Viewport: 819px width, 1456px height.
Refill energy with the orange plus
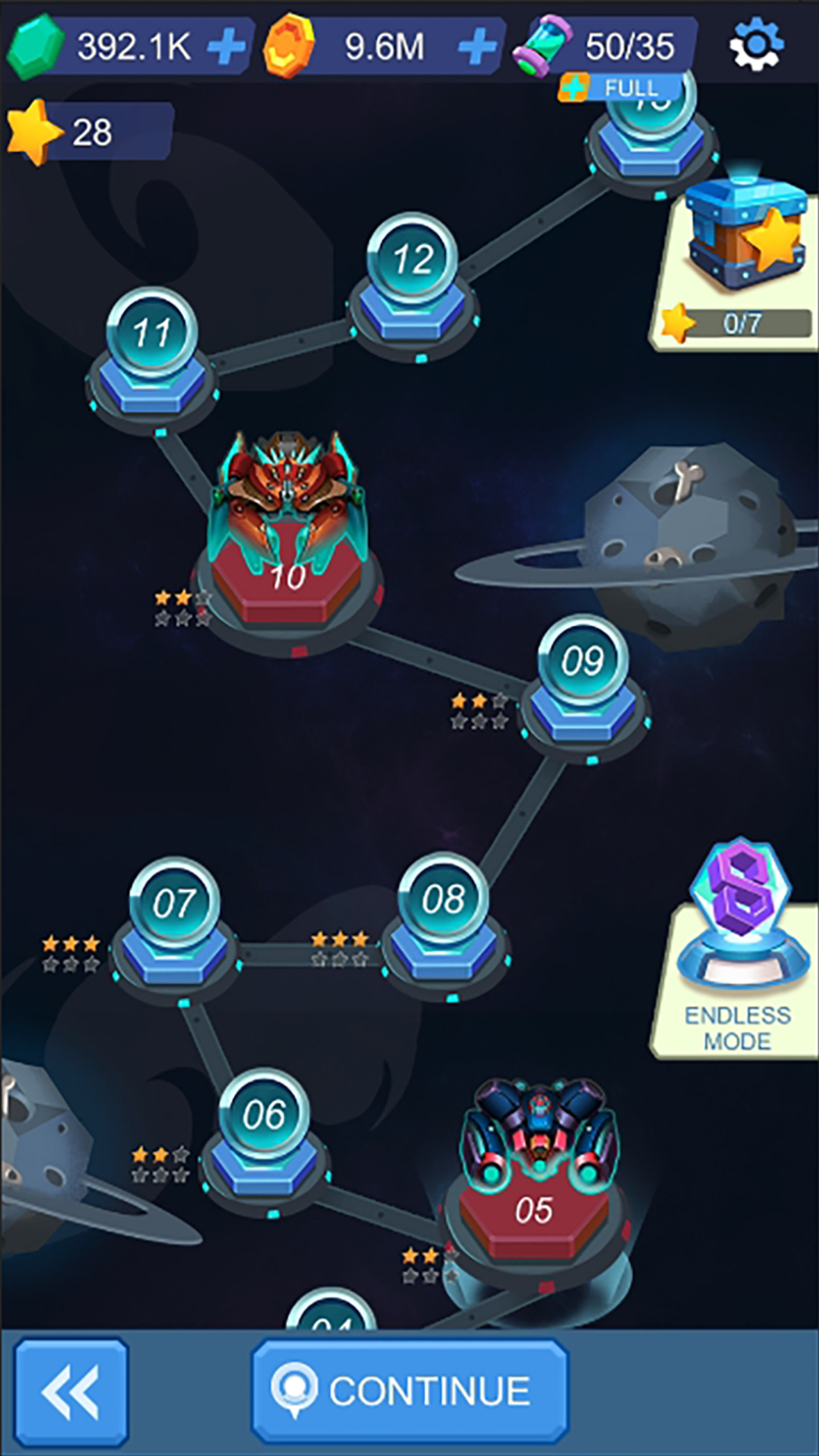pyautogui.click(x=574, y=87)
